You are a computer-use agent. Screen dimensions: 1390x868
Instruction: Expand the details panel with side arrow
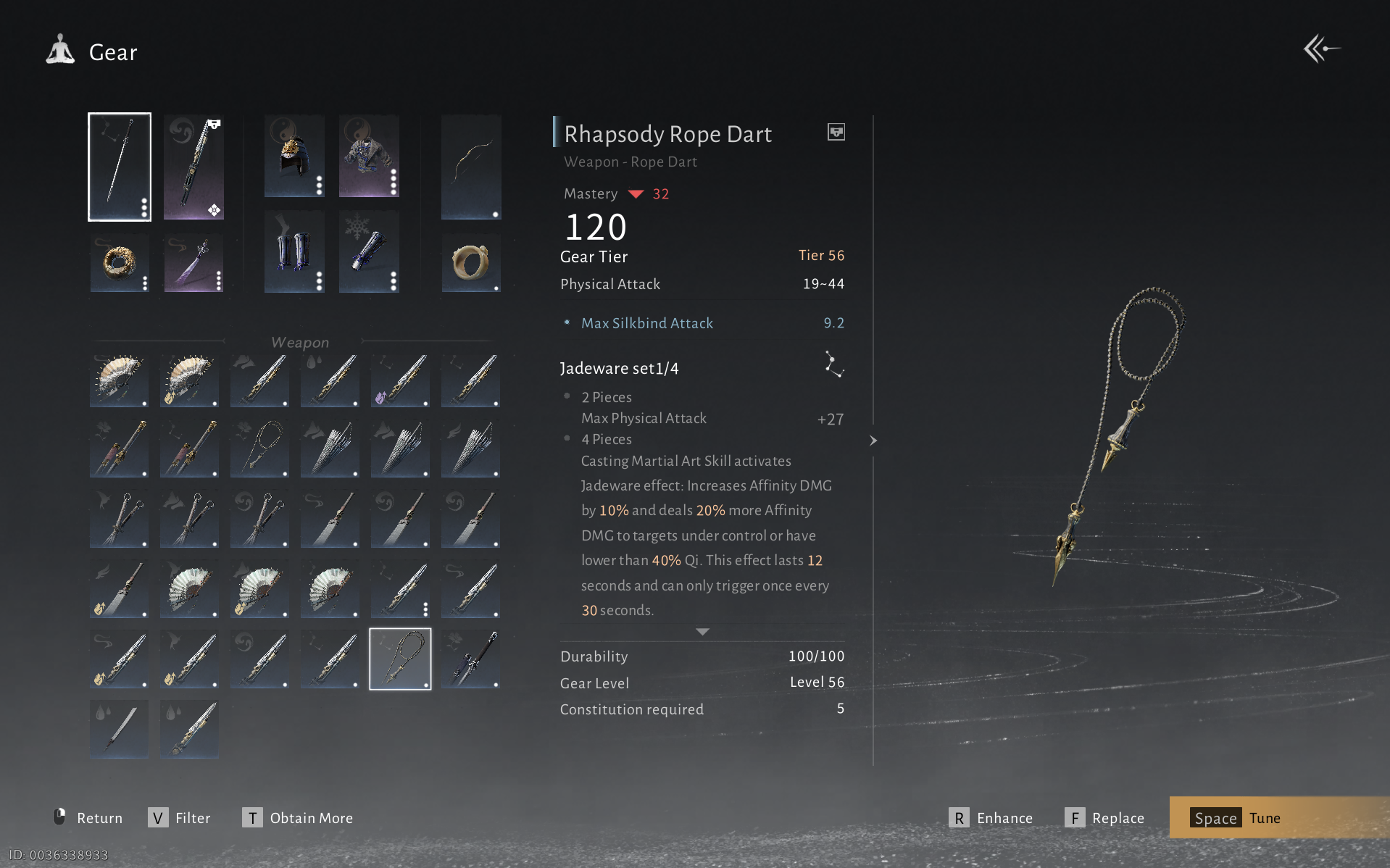(x=873, y=441)
